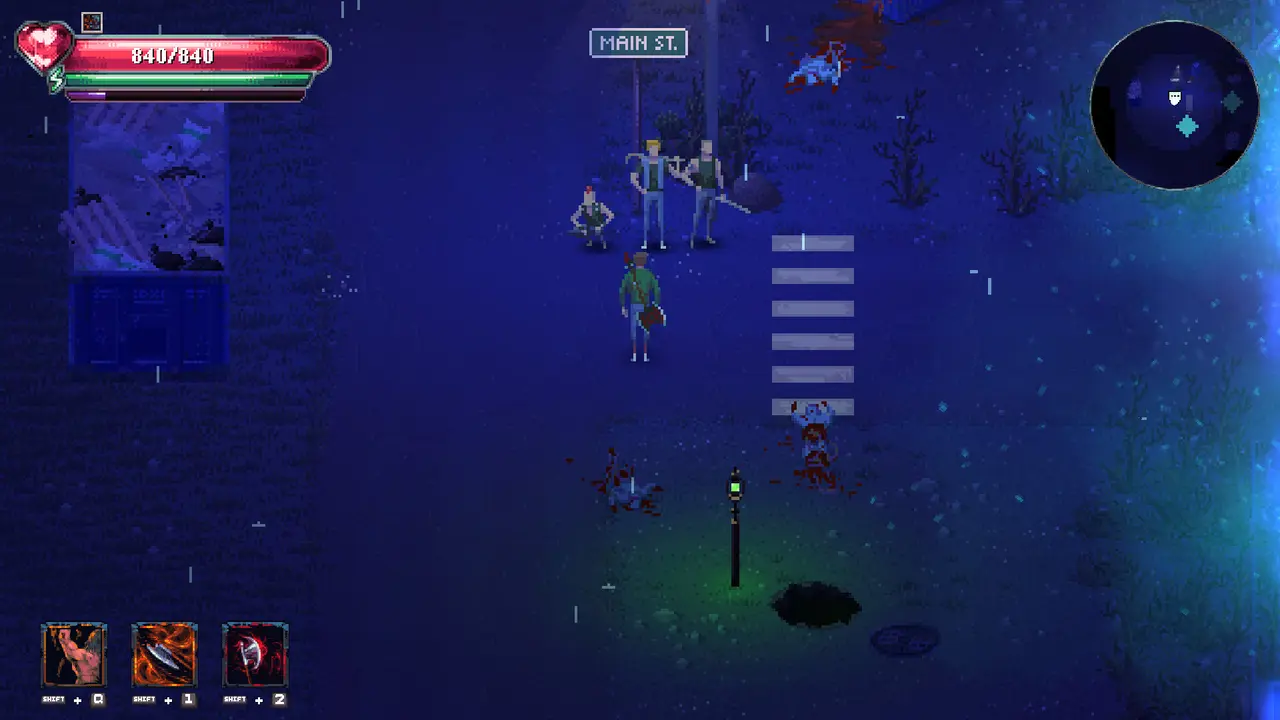This screenshot has height=720, width=1280.
Task: Click the cyan diamond waypoint on the minimap
Action: click(x=1187, y=127)
